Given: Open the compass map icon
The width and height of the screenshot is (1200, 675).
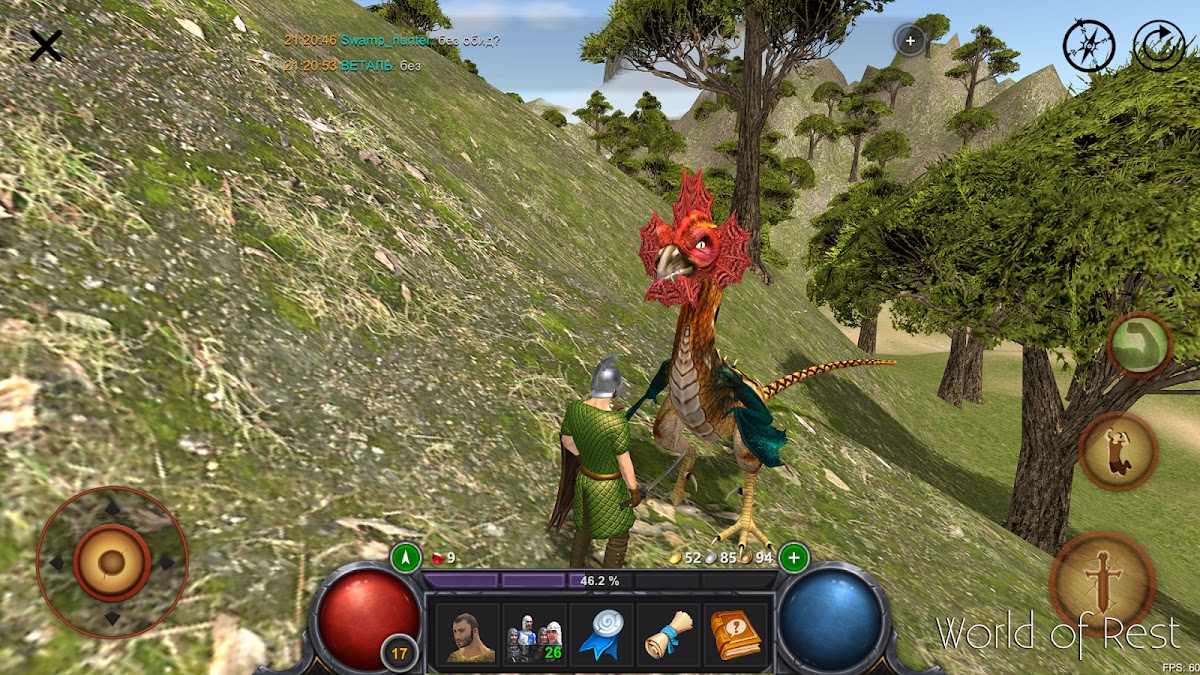Looking at the screenshot, I should click(x=1088, y=45).
